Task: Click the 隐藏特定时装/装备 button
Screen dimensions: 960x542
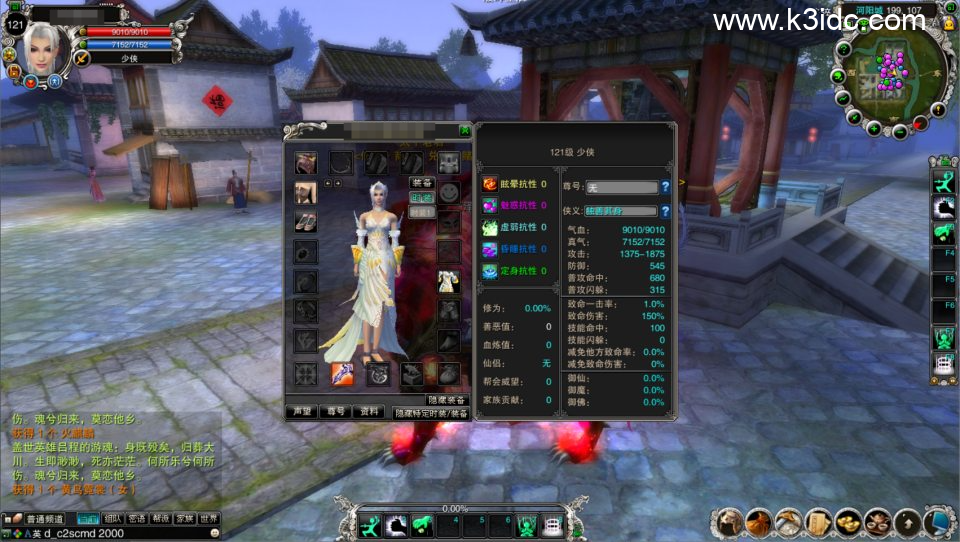Action: 431,412
